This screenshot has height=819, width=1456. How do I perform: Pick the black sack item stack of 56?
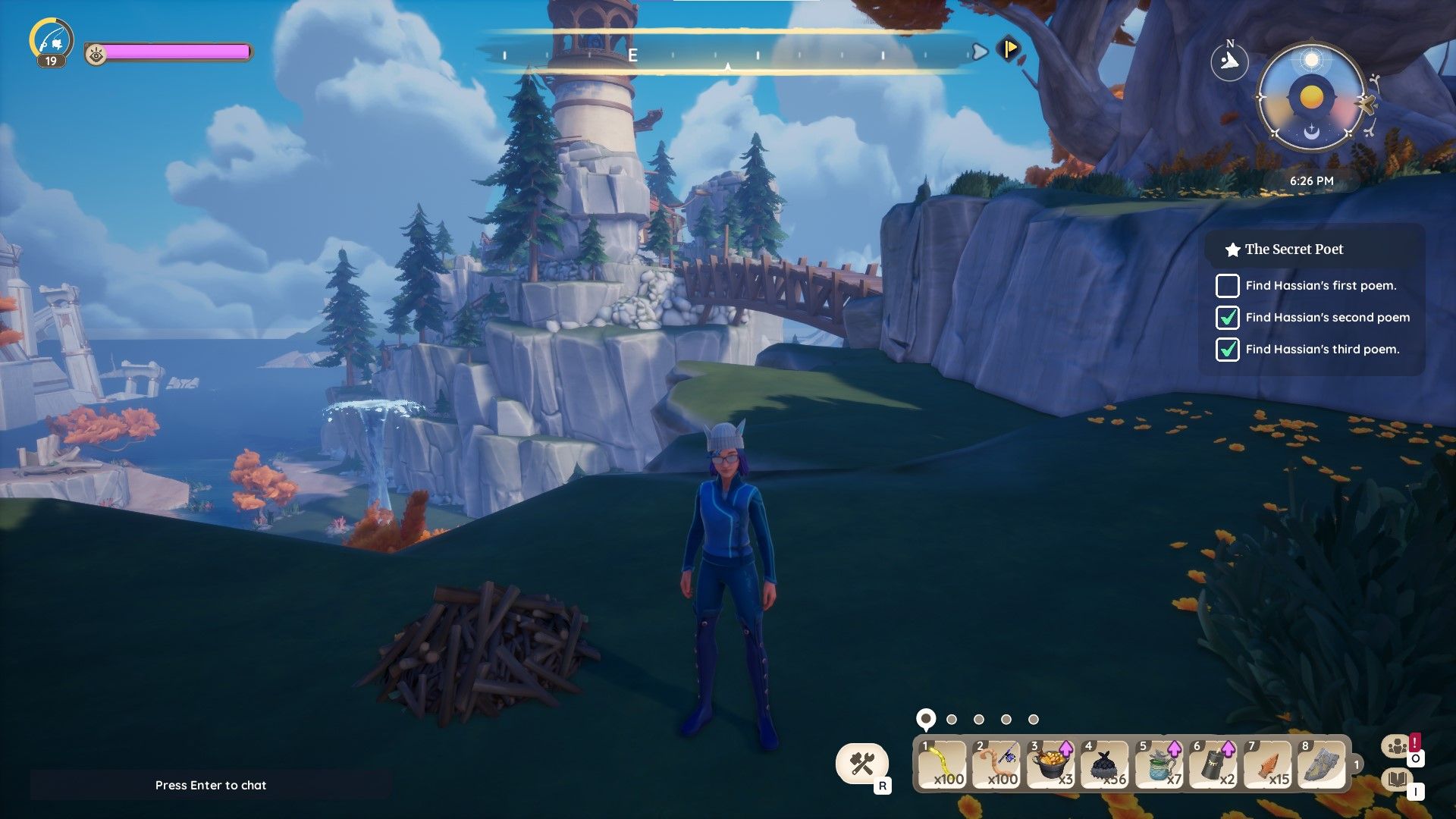1105,764
